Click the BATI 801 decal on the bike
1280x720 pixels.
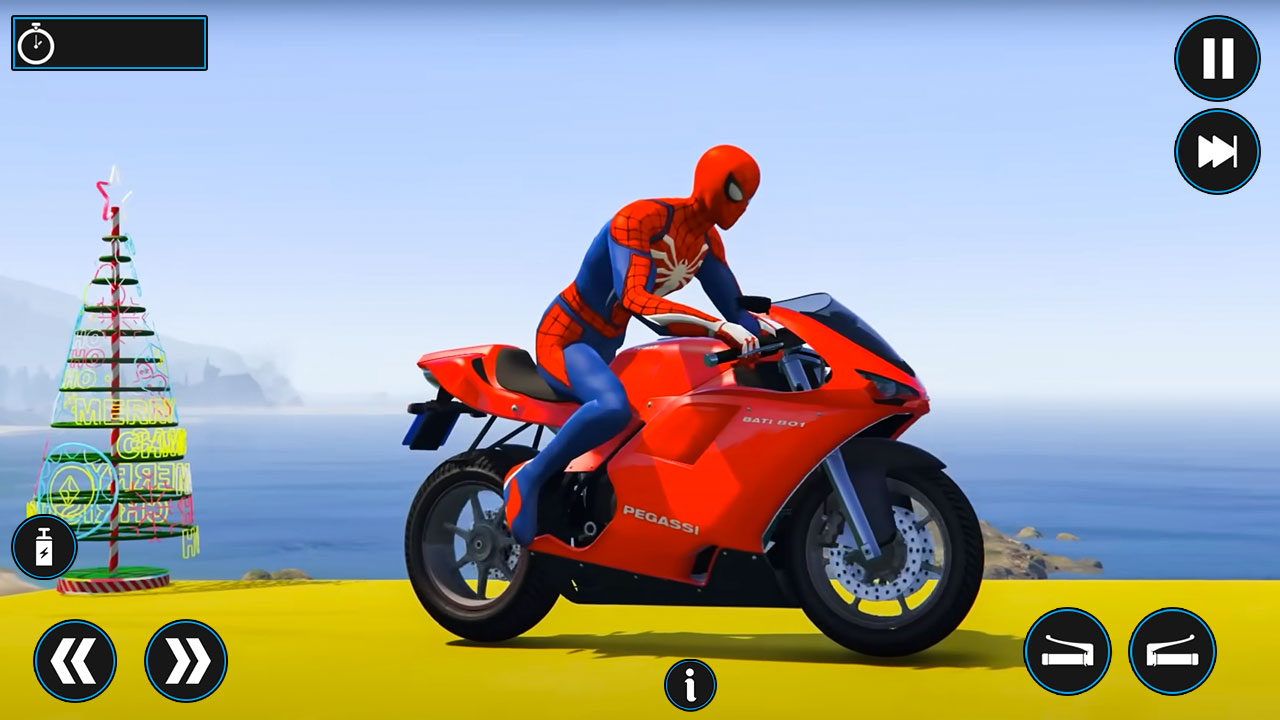pyautogui.click(x=776, y=422)
